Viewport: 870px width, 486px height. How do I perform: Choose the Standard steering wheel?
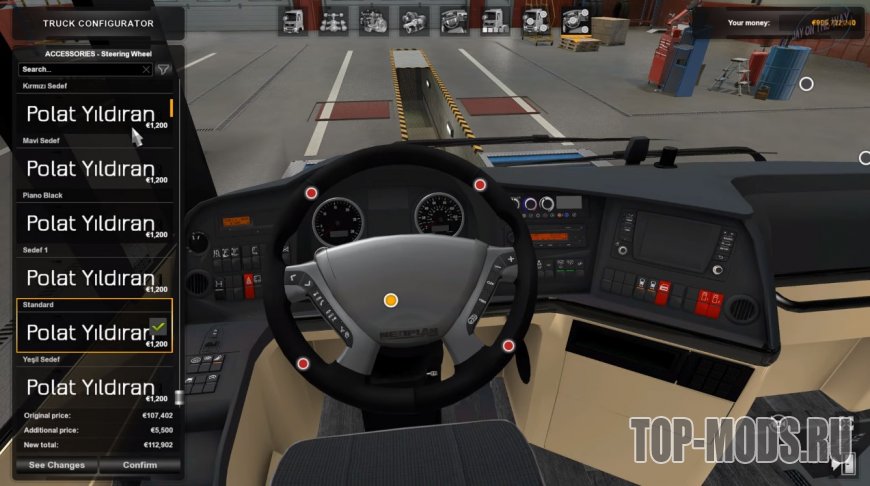(x=94, y=331)
